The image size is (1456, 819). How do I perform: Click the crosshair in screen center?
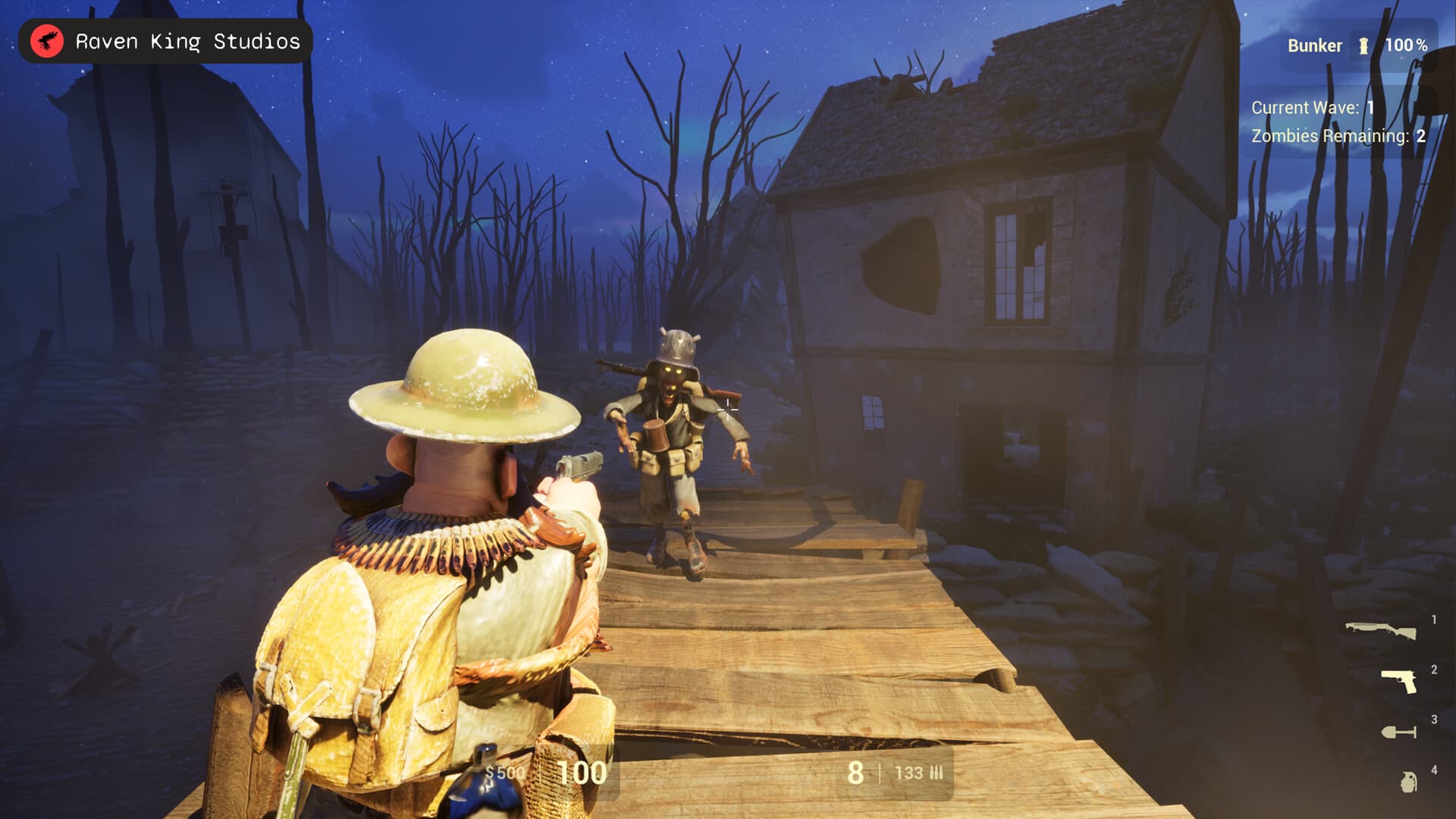(726, 409)
